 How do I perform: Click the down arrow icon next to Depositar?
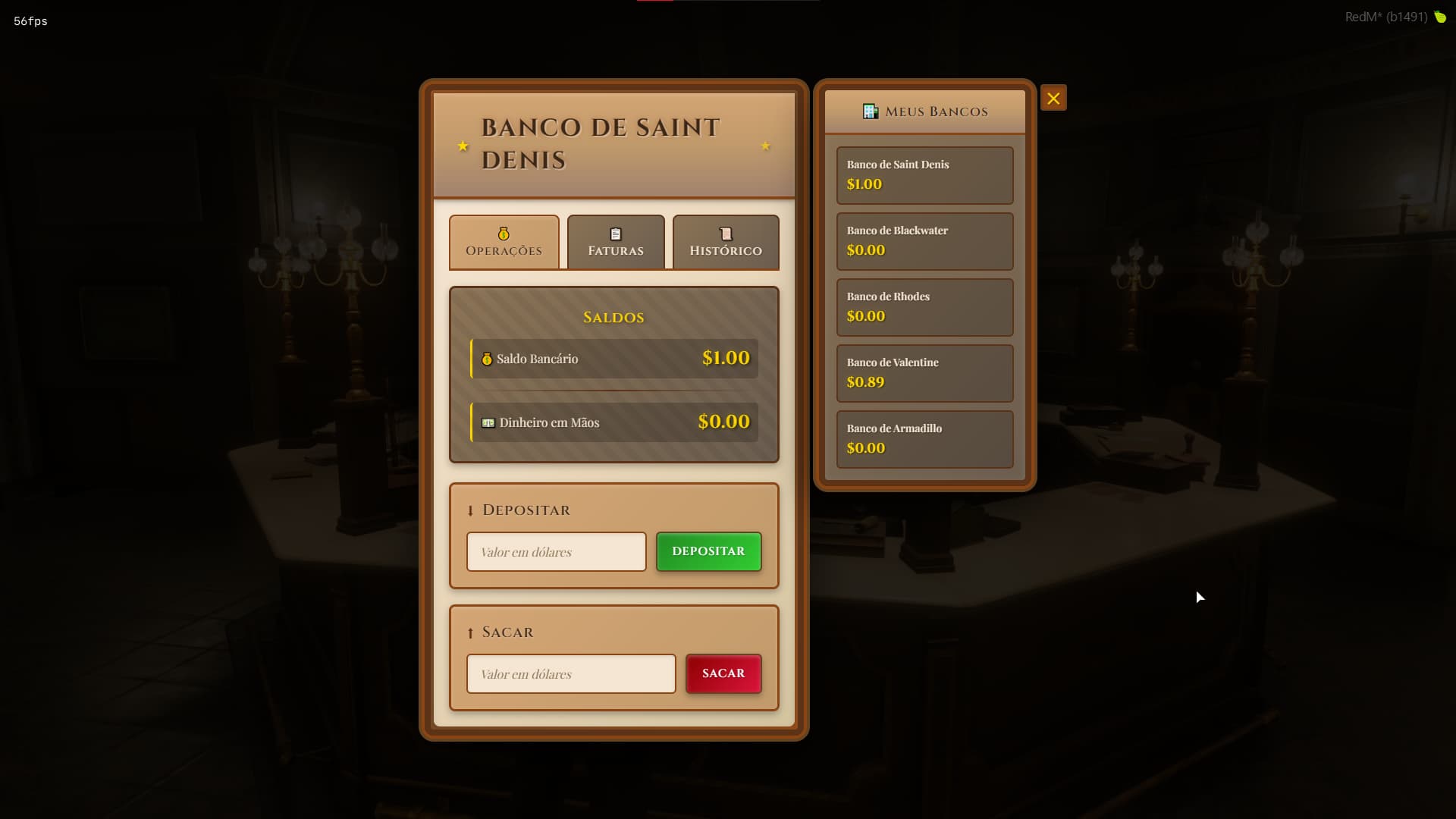tap(472, 510)
